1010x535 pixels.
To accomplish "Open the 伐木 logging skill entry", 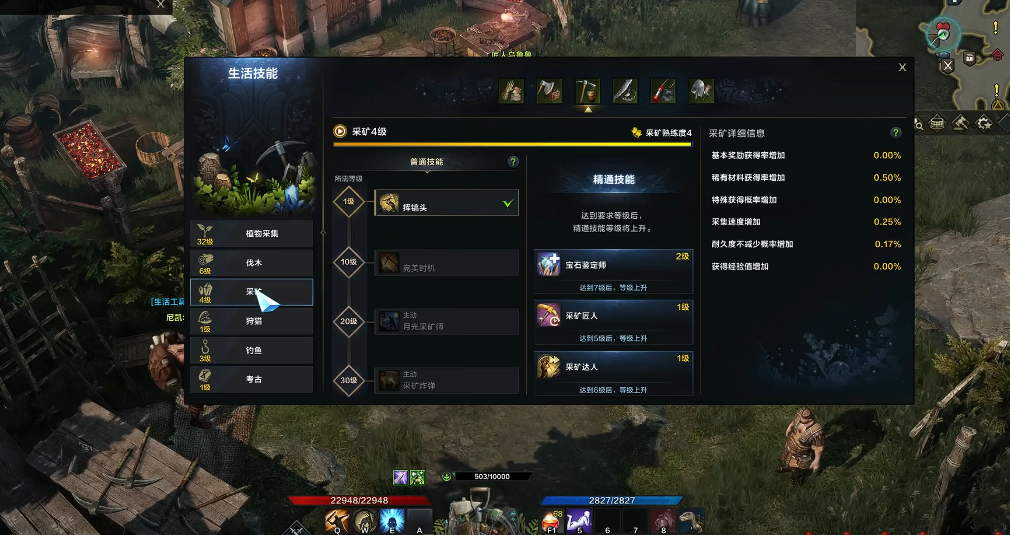I will pos(252,262).
